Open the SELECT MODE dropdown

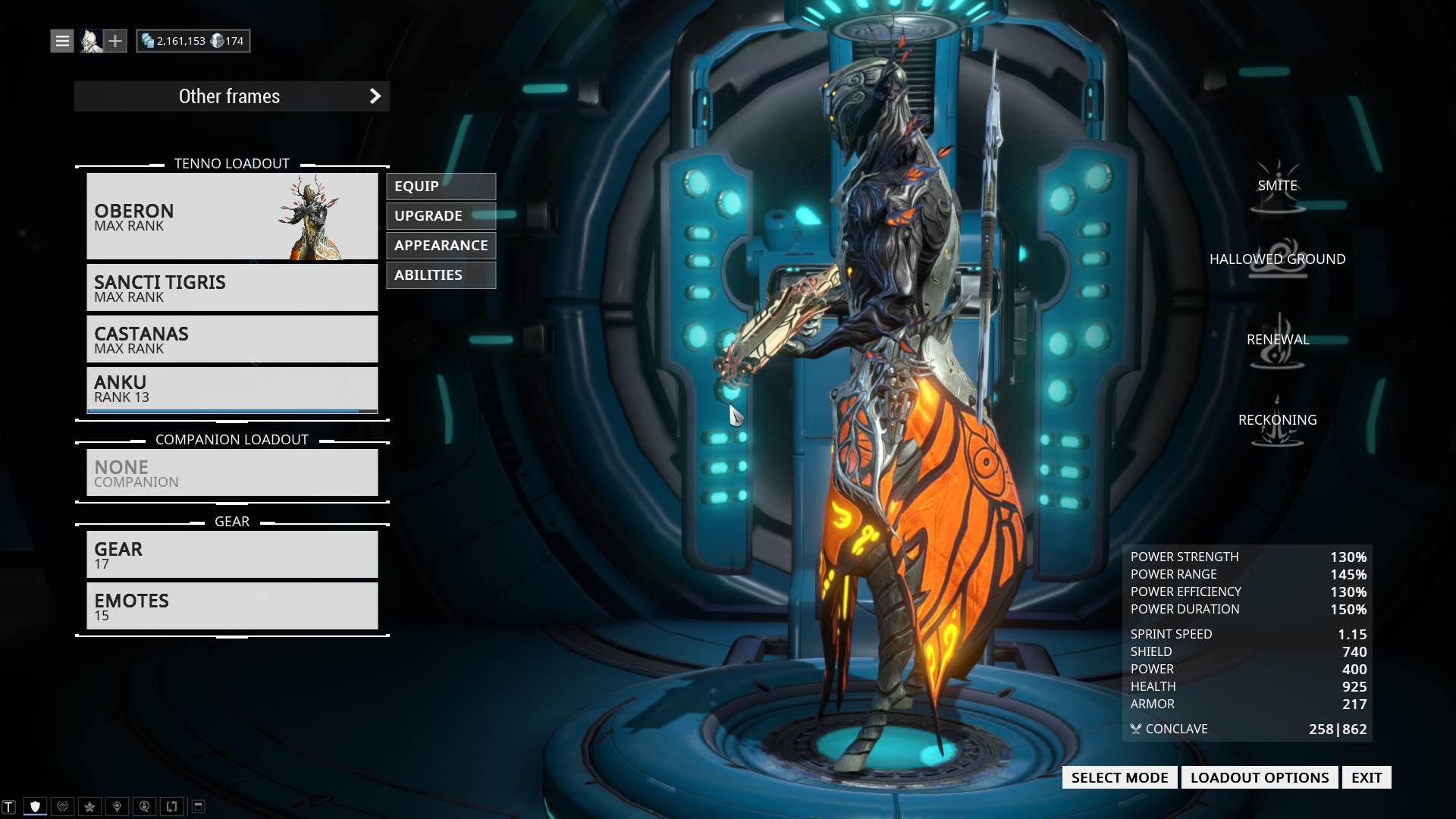pos(1119,777)
